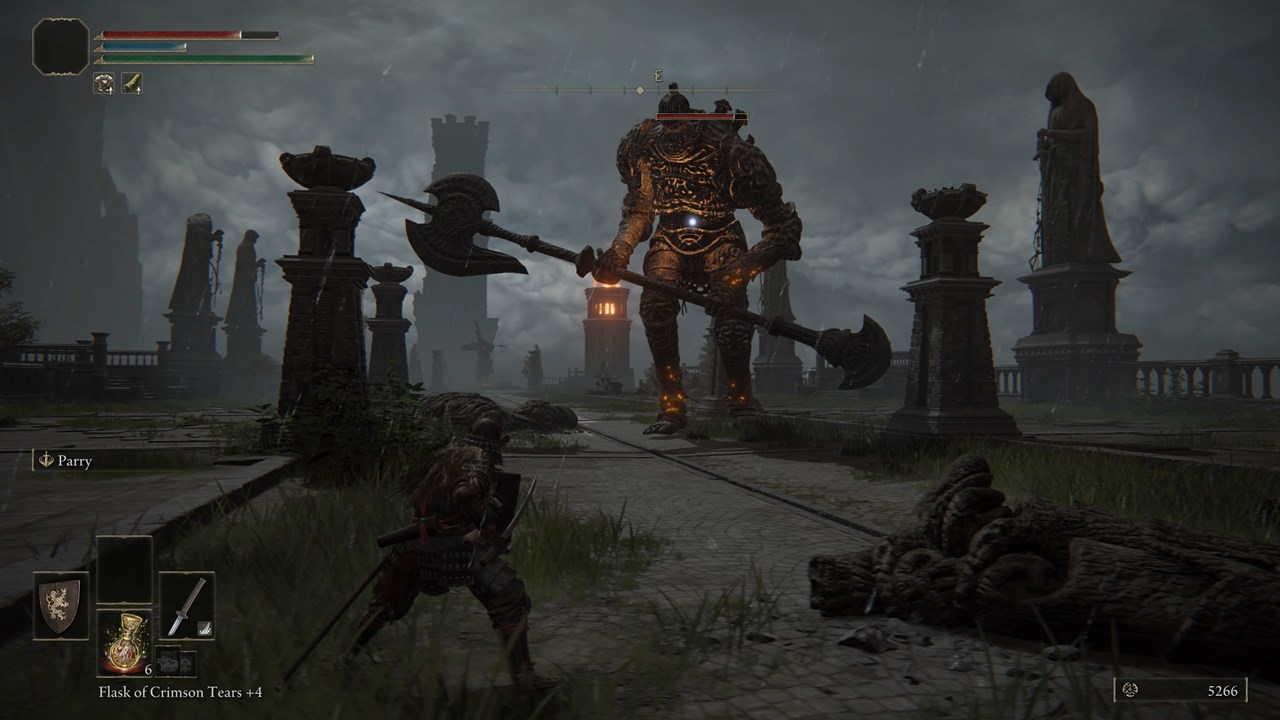This screenshot has width=1280, height=720.
Task: Select the Flask of Crimson Tears slot
Action: pyautogui.click(x=124, y=642)
